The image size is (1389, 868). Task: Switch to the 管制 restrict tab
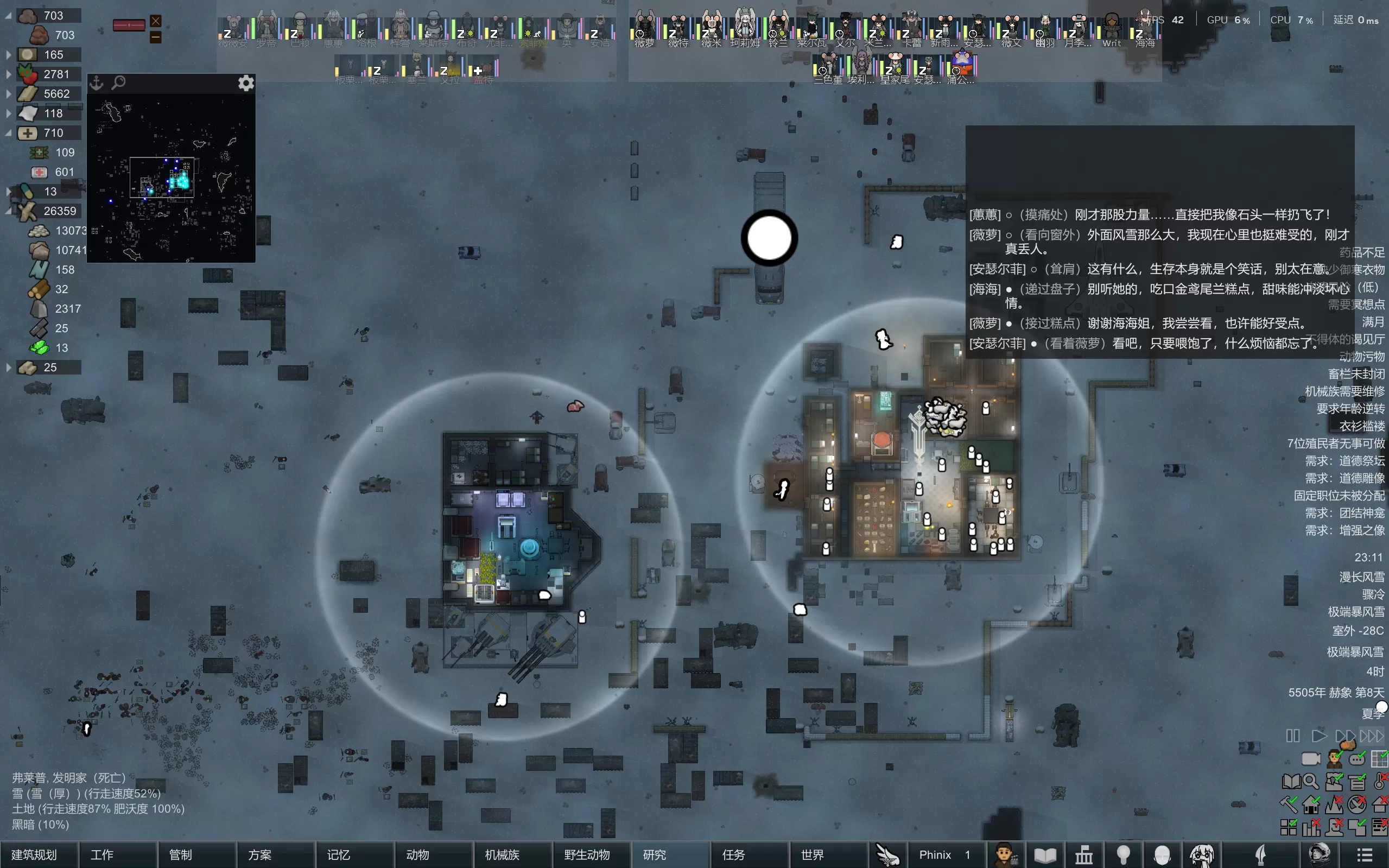180,855
